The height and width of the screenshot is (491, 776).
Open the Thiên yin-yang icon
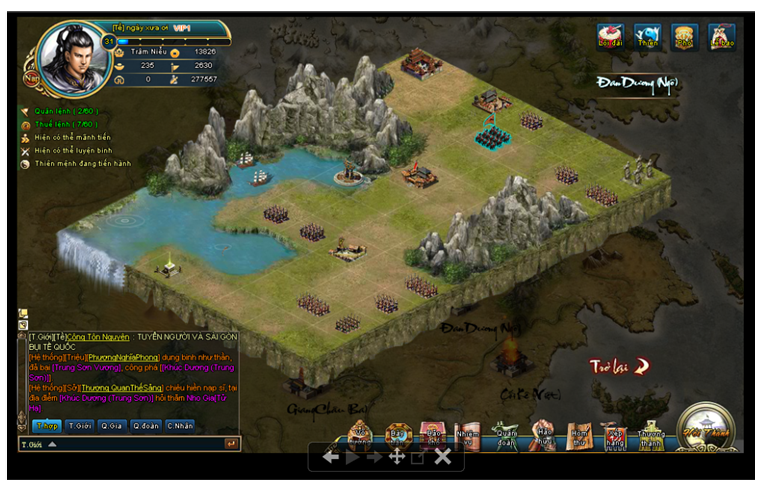648,36
